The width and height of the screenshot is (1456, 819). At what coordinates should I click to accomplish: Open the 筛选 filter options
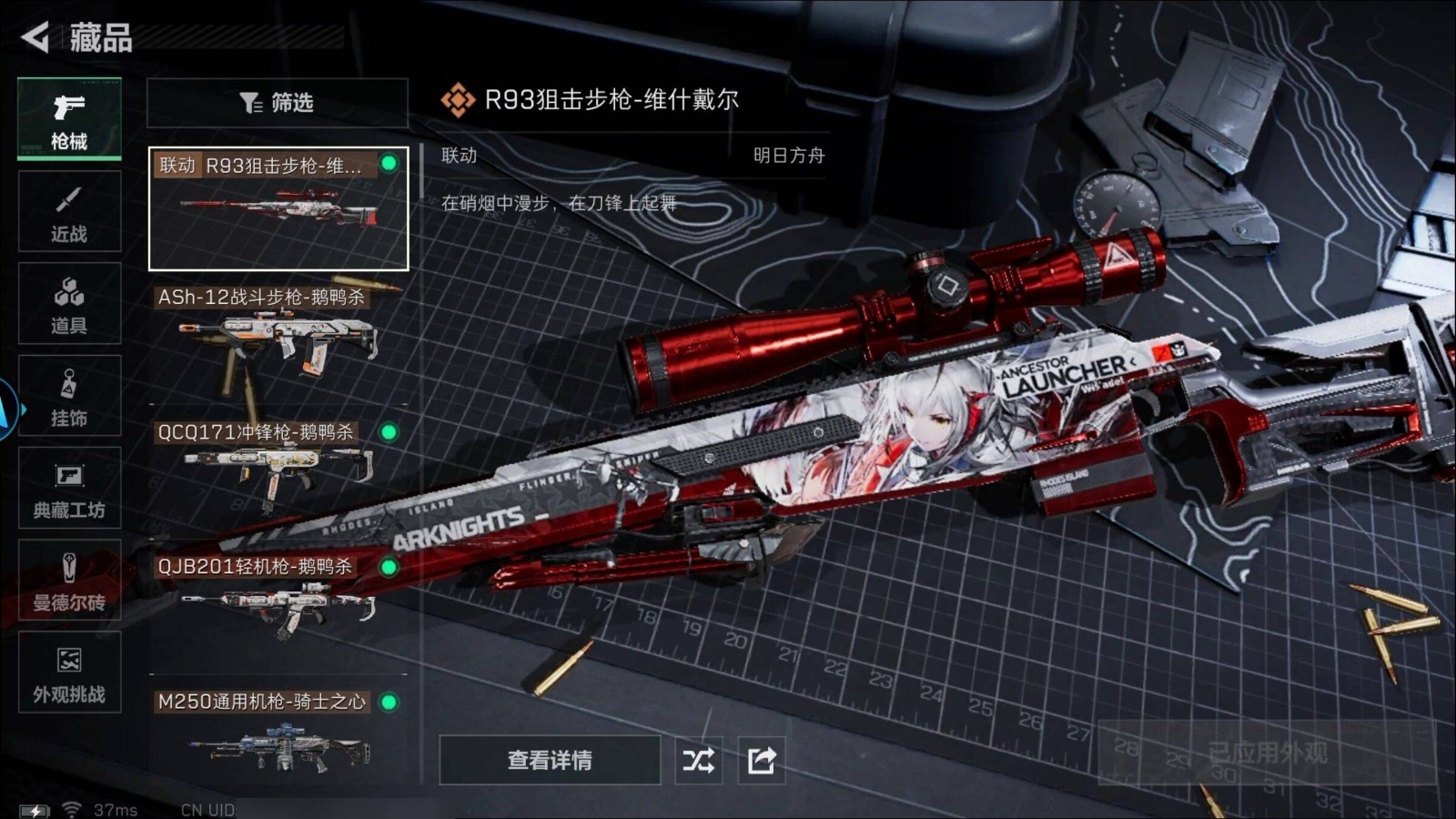(x=277, y=103)
